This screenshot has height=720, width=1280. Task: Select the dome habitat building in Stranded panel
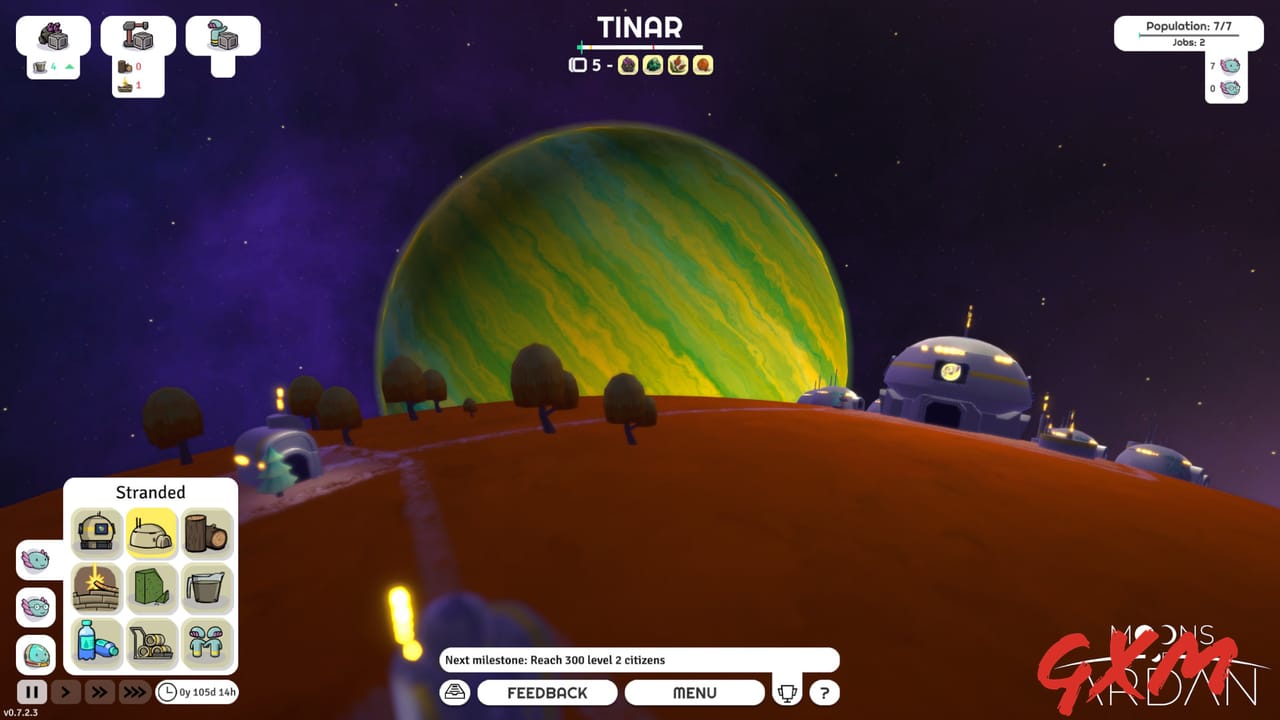tap(149, 533)
